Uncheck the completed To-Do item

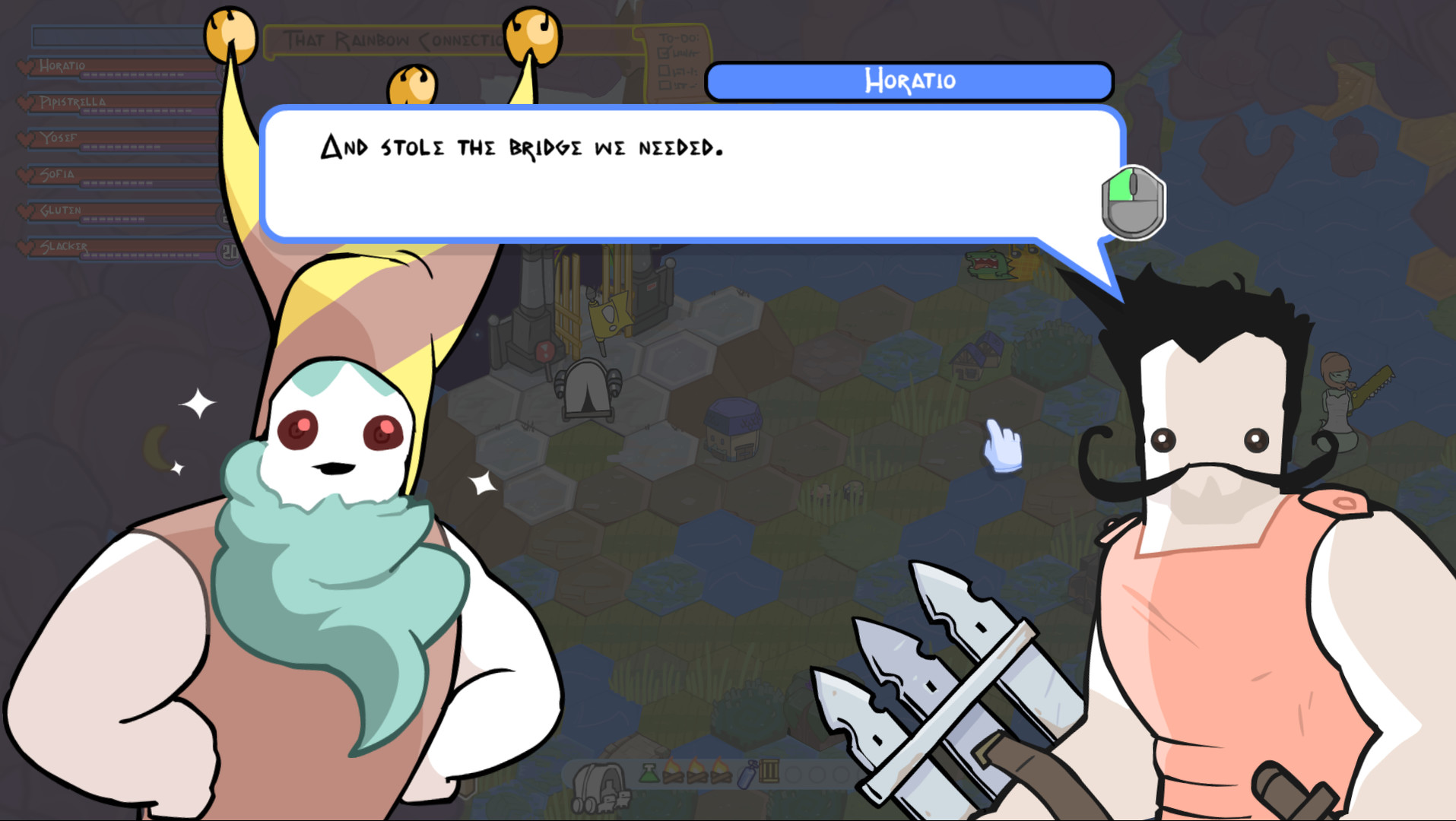point(664,52)
